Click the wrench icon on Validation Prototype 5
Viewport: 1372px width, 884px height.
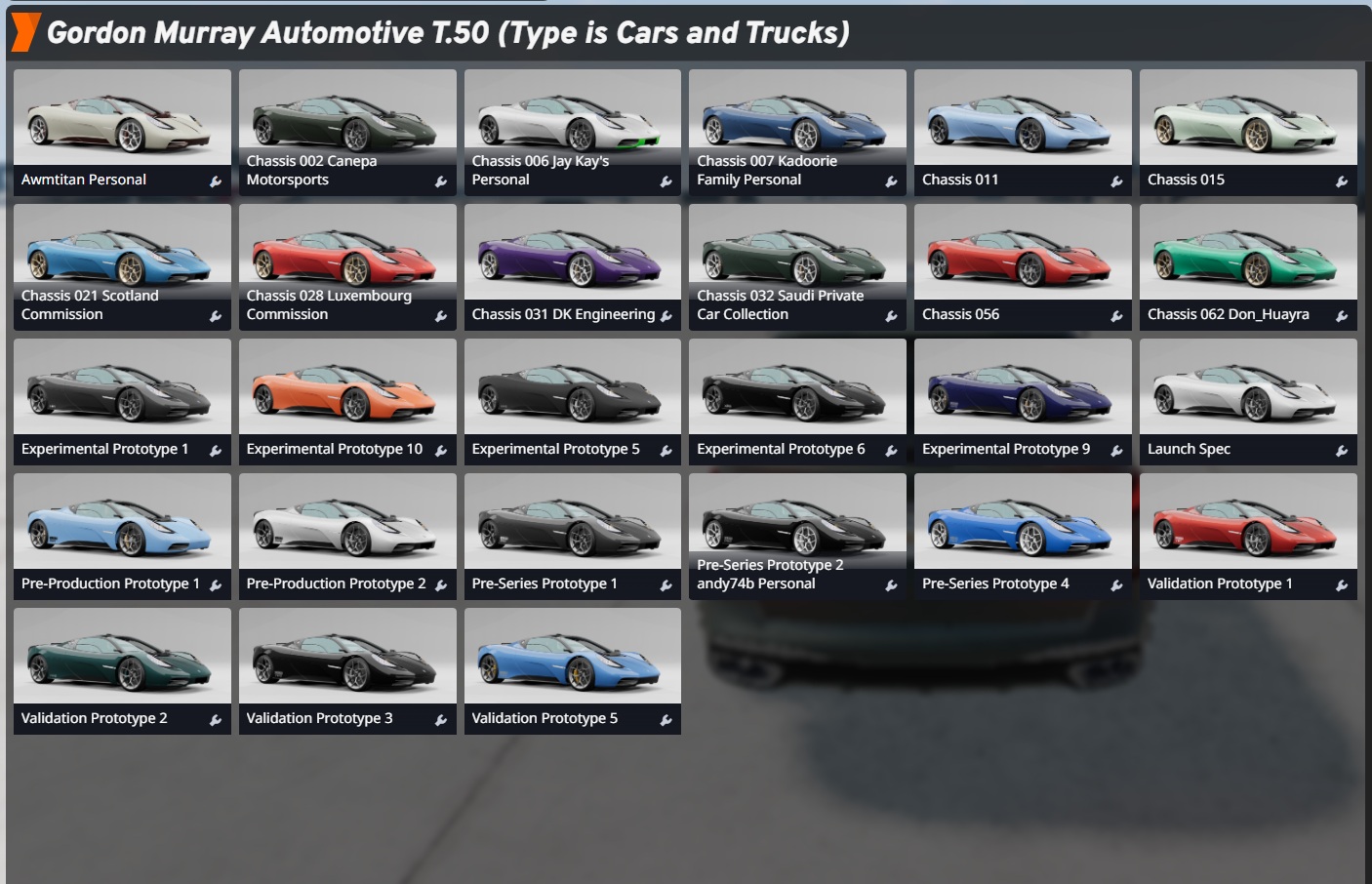pos(666,720)
